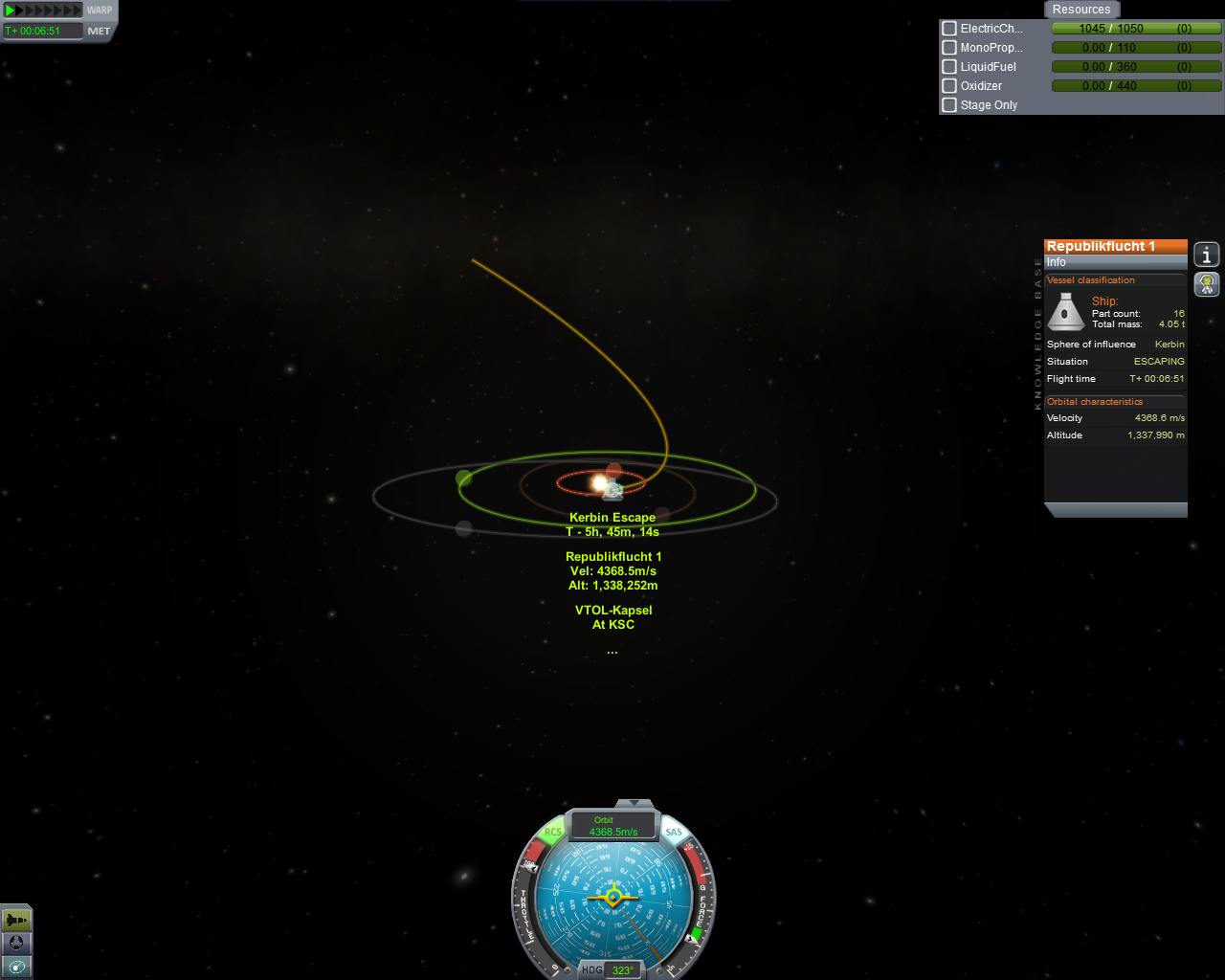Open the knowledge base Info button

[x=1207, y=255]
